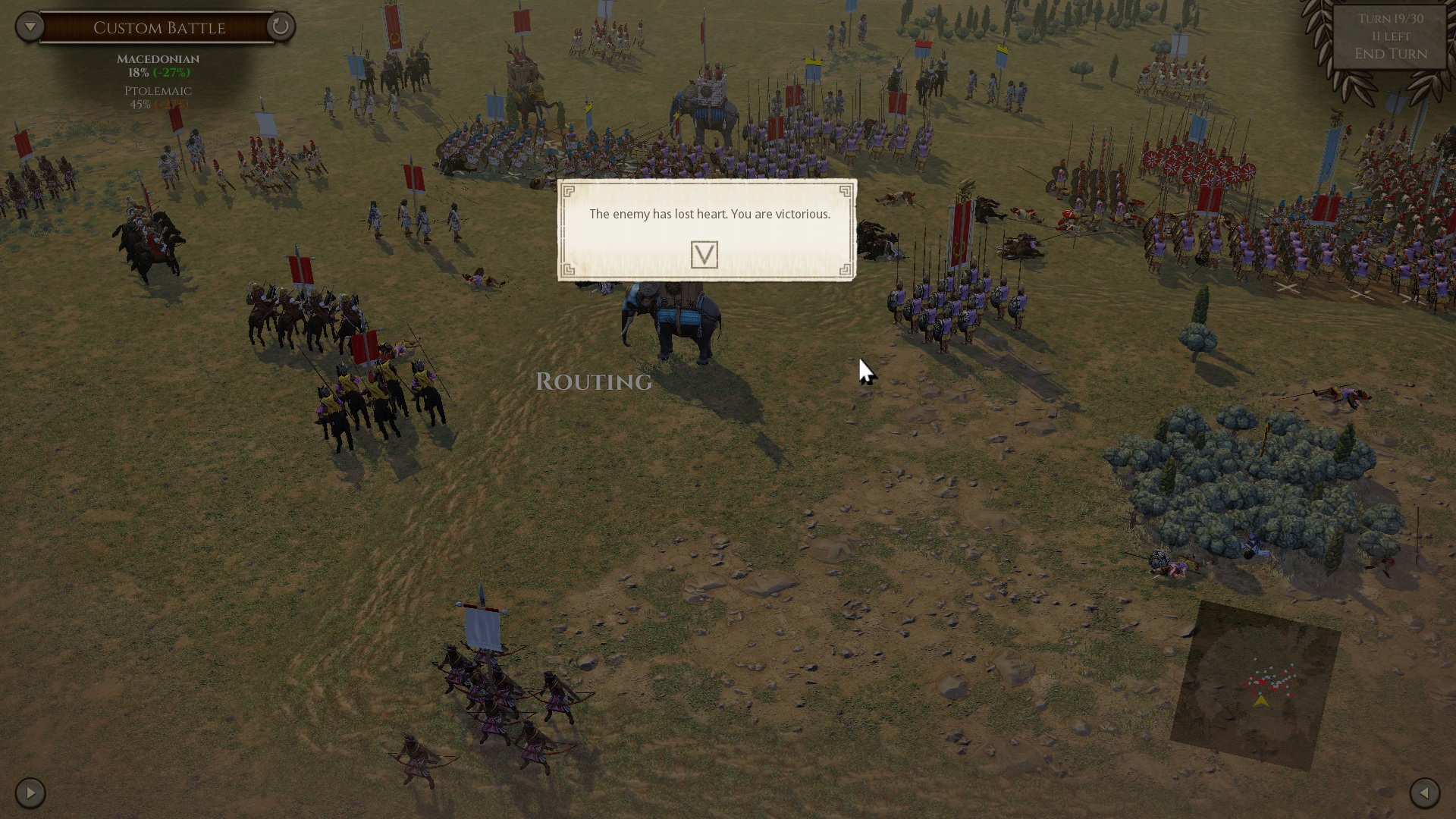Image resolution: width=1456 pixels, height=819 pixels.
Task: Confirm the victory message checkmark
Action: [x=704, y=255]
